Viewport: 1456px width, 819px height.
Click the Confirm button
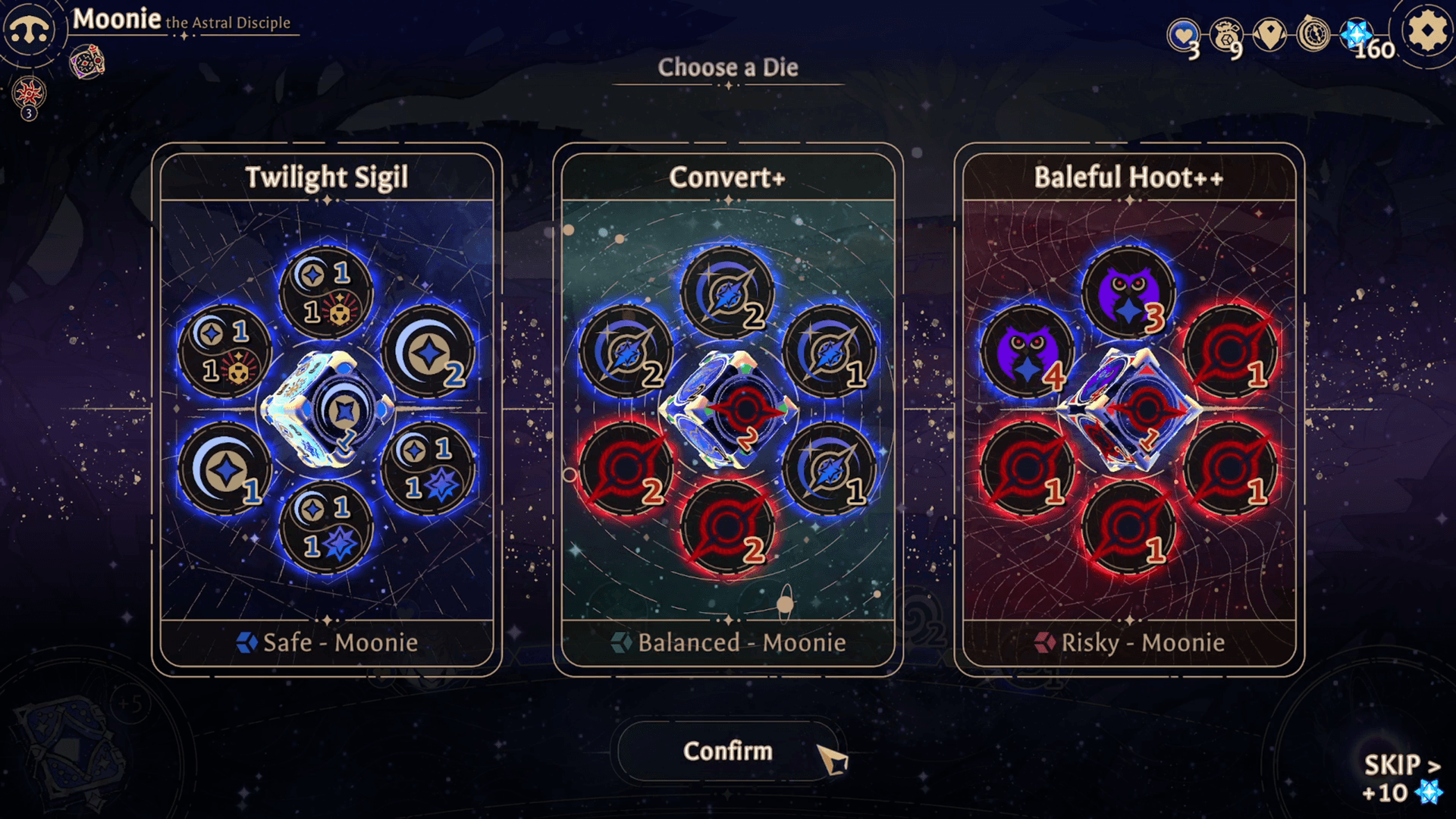tap(726, 751)
